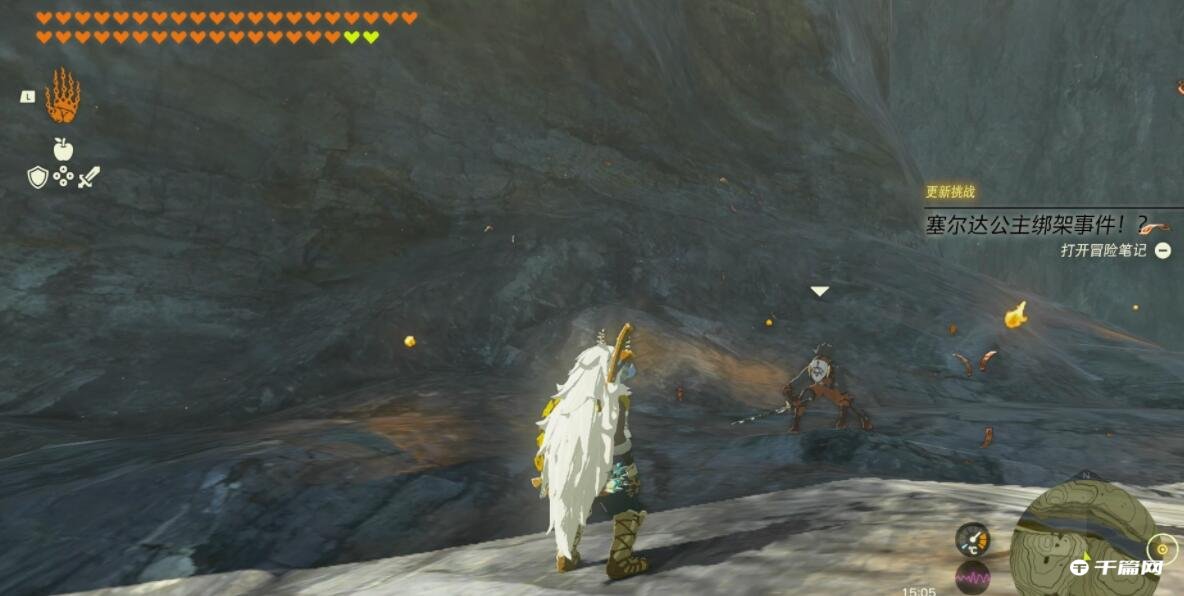This screenshot has height=596, width=1184.
Task: Select the yellow objective marker on minimap edge
Action: point(1162,549)
